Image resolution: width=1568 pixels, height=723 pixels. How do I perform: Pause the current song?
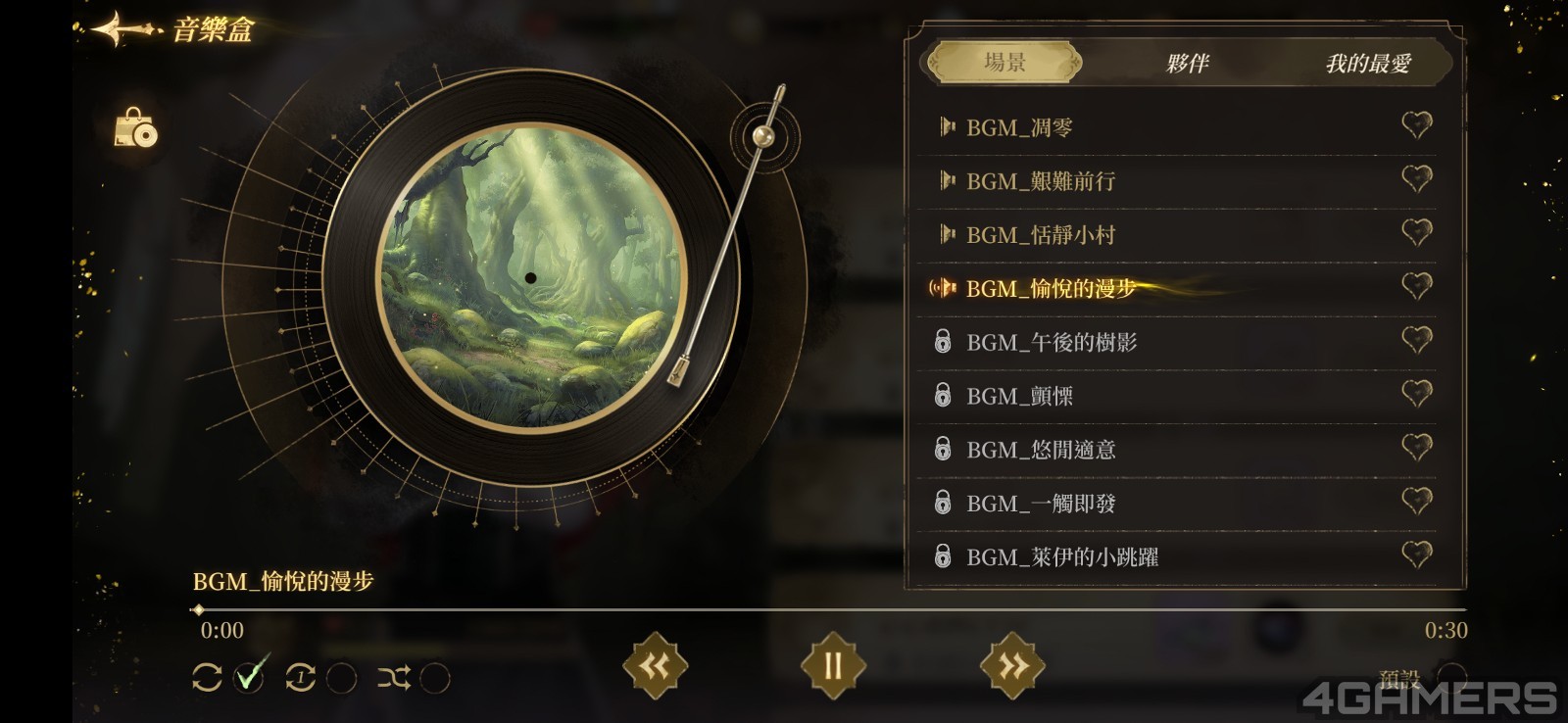tap(833, 666)
